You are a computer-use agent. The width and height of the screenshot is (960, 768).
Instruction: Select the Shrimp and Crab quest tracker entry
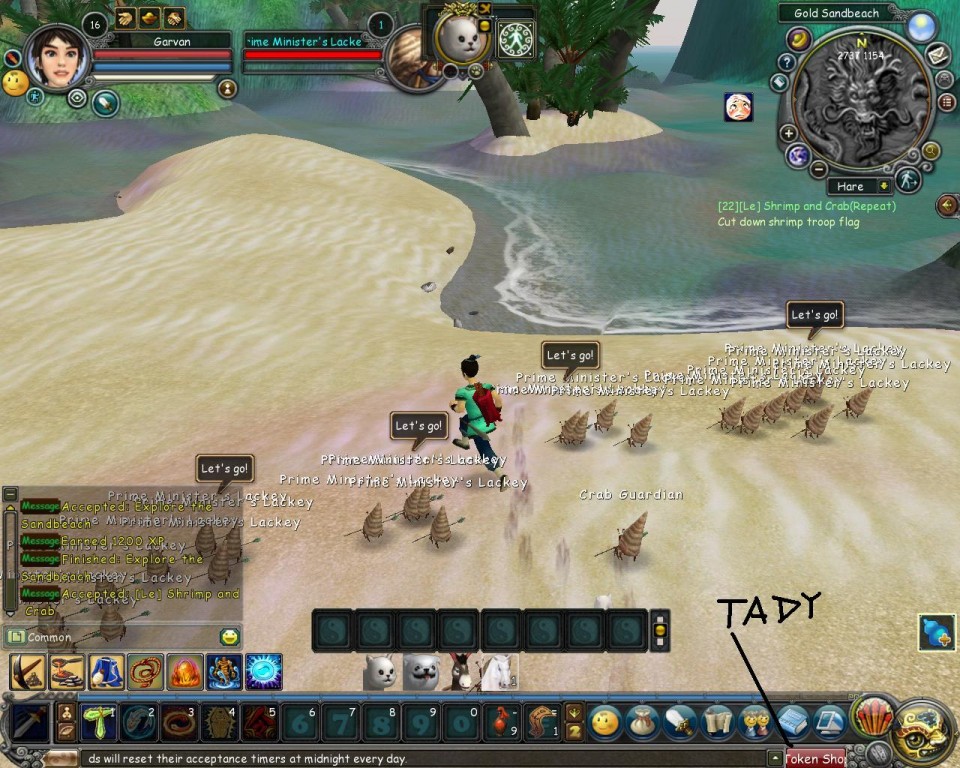pos(806,206)
